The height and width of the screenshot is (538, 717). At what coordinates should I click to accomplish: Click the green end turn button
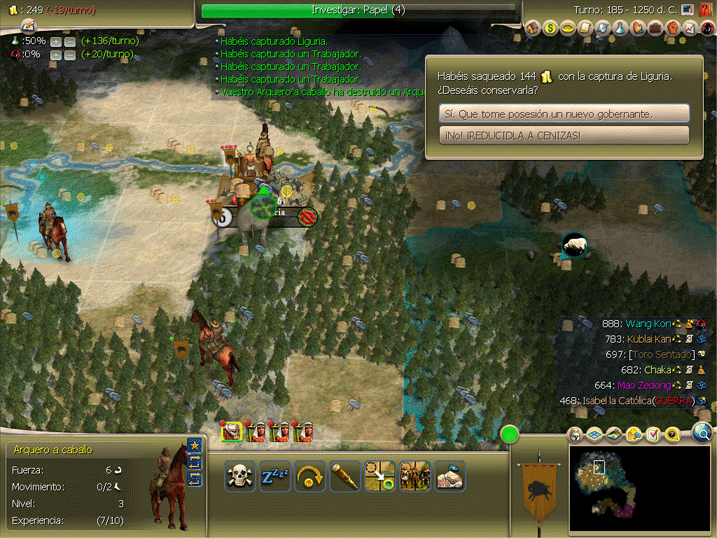coord(510,434)
